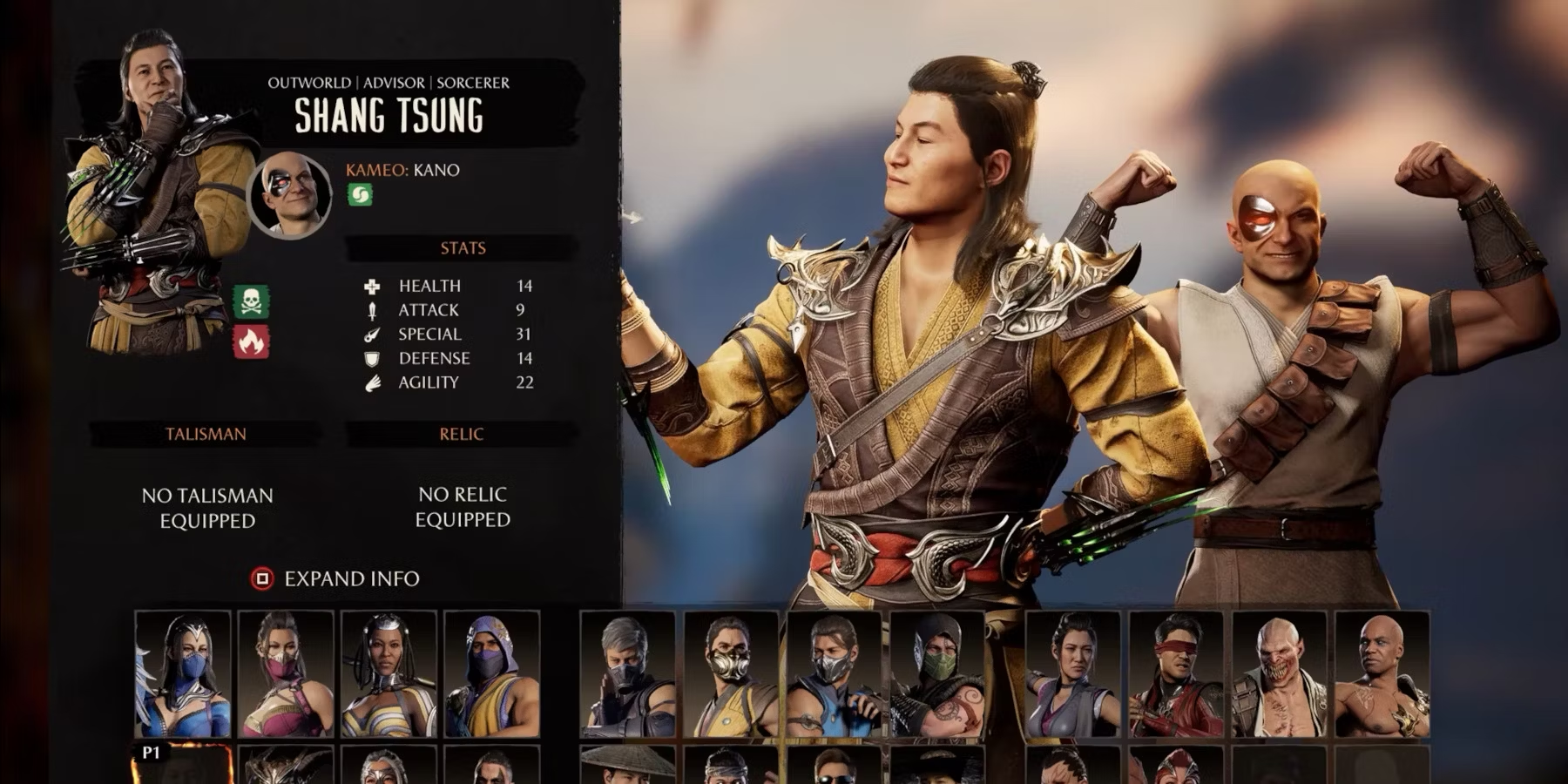1568x784 pixels.
Task: Choose Reptile's green-masked portrait
Action: pyautogui.click(x=936, y=674)
